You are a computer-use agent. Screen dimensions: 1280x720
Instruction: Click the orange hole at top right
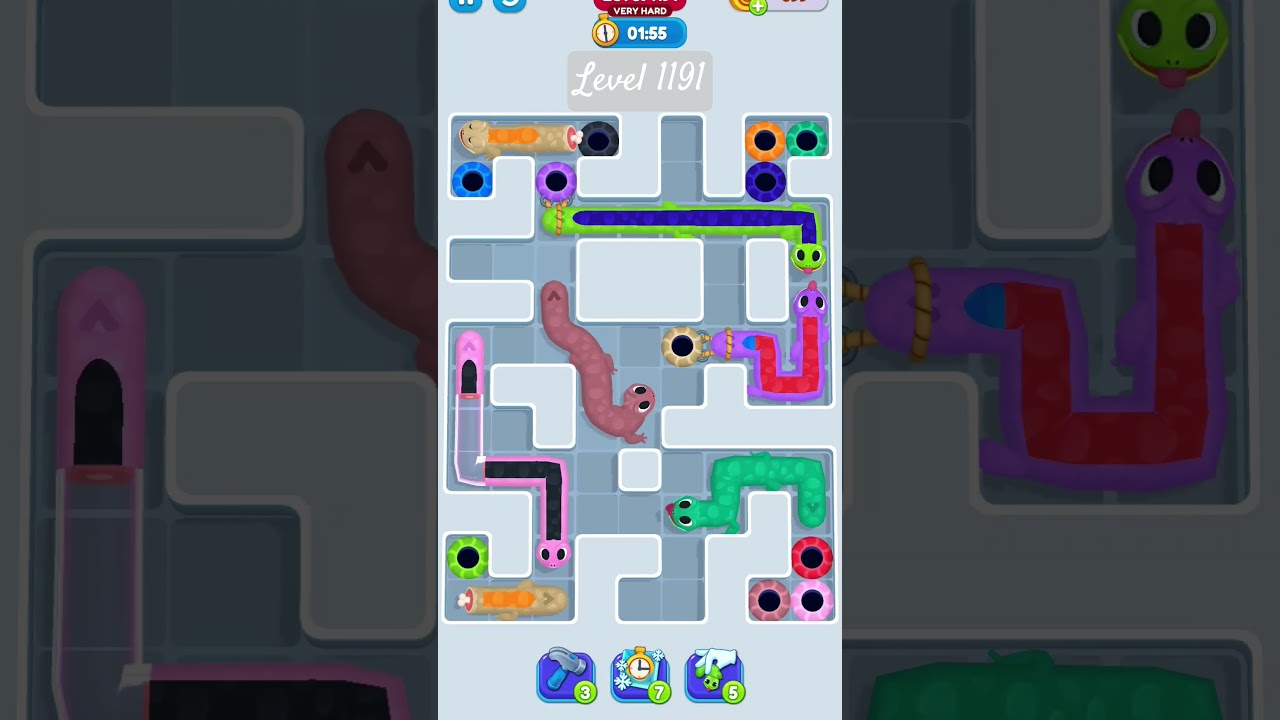pos(765,139)
